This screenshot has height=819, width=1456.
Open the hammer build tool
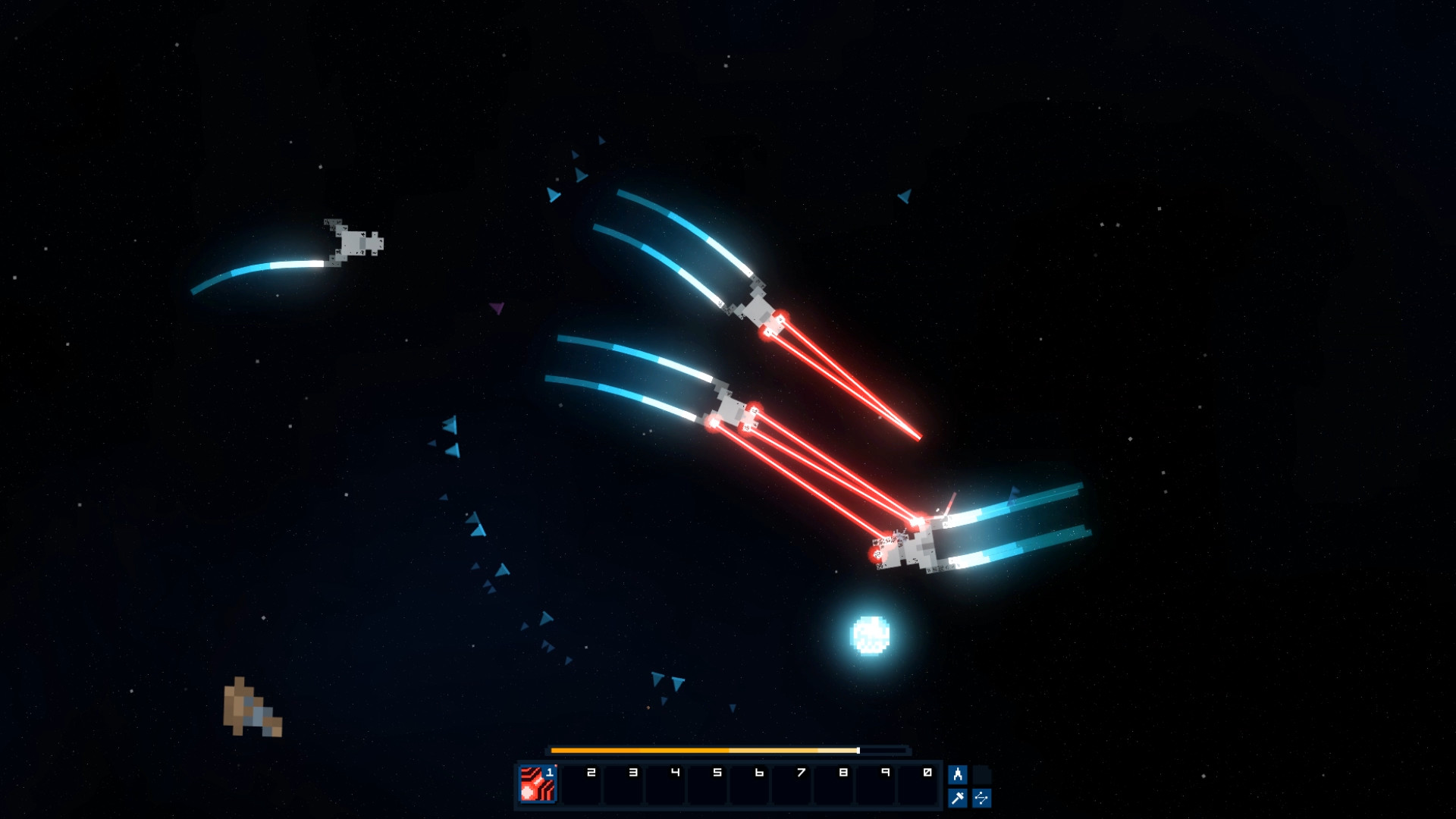click(x=958, y=798)
